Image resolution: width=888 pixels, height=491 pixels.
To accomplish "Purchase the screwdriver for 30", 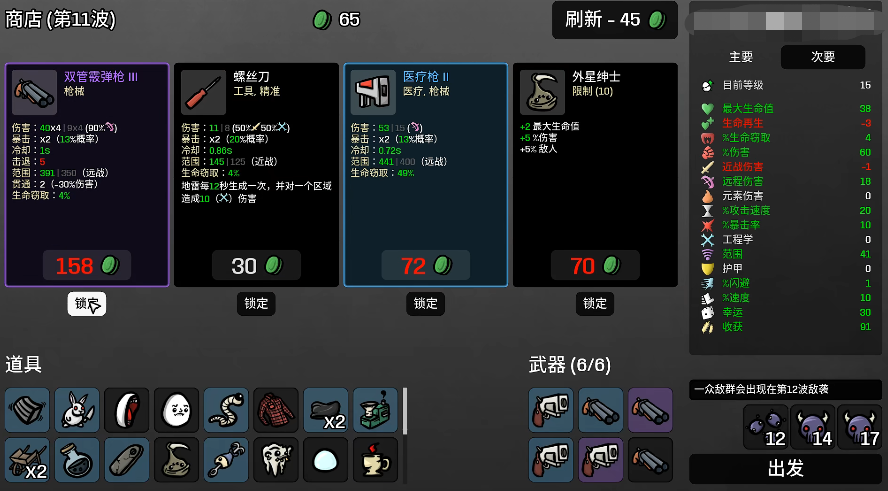I will point(256,265).
